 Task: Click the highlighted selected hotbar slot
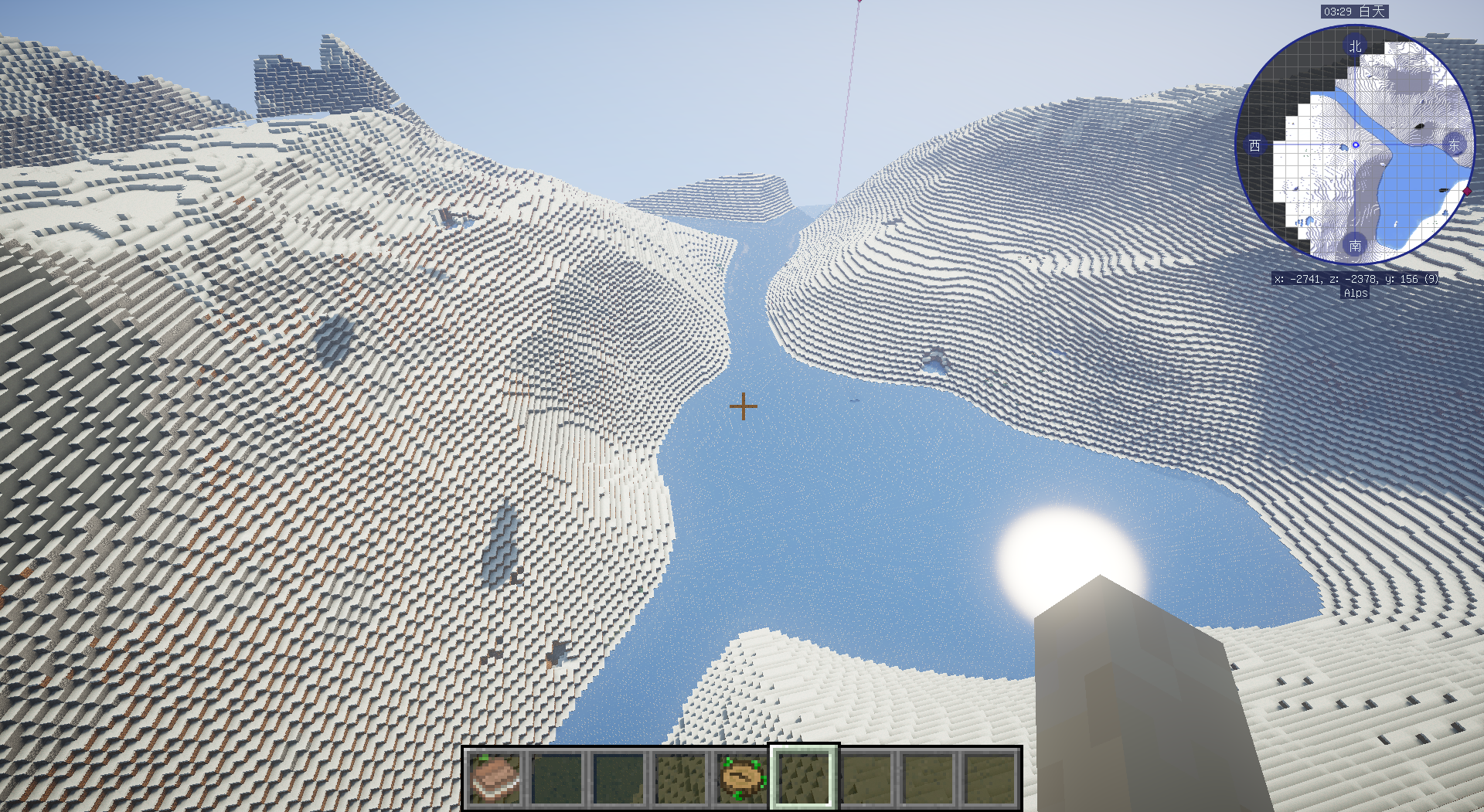804,778
